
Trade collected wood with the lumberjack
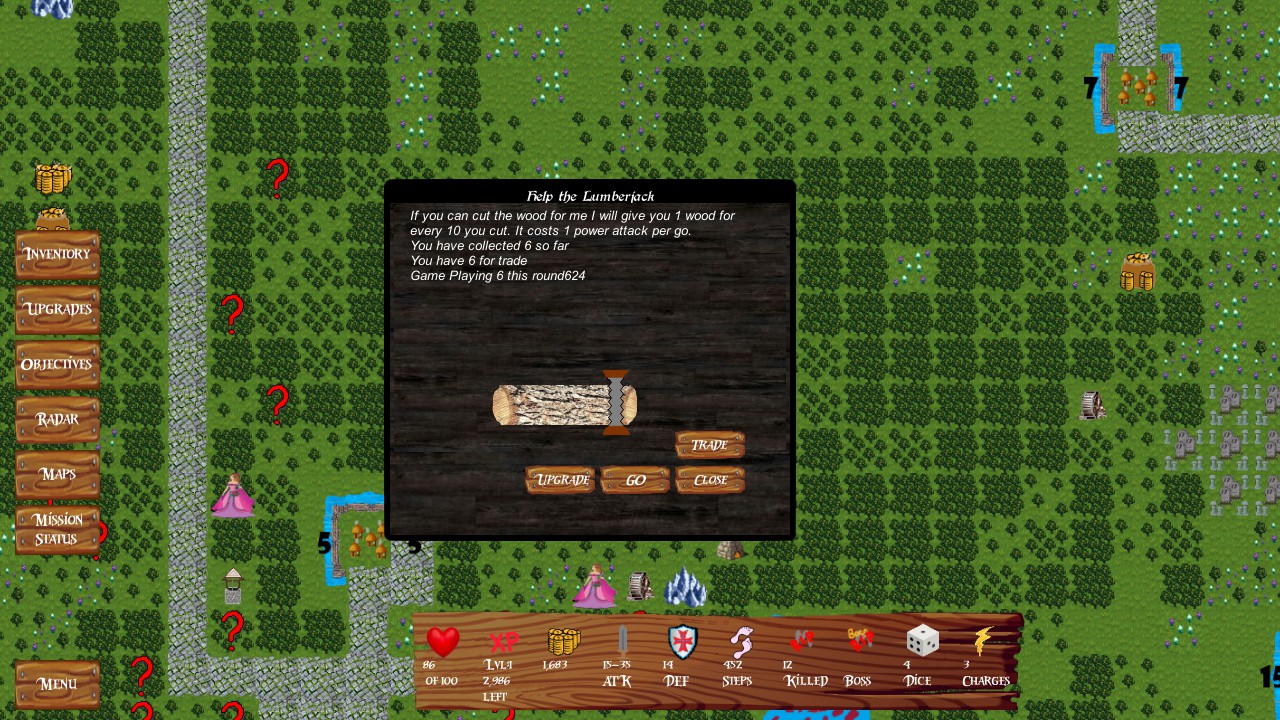tap(710, 444)
